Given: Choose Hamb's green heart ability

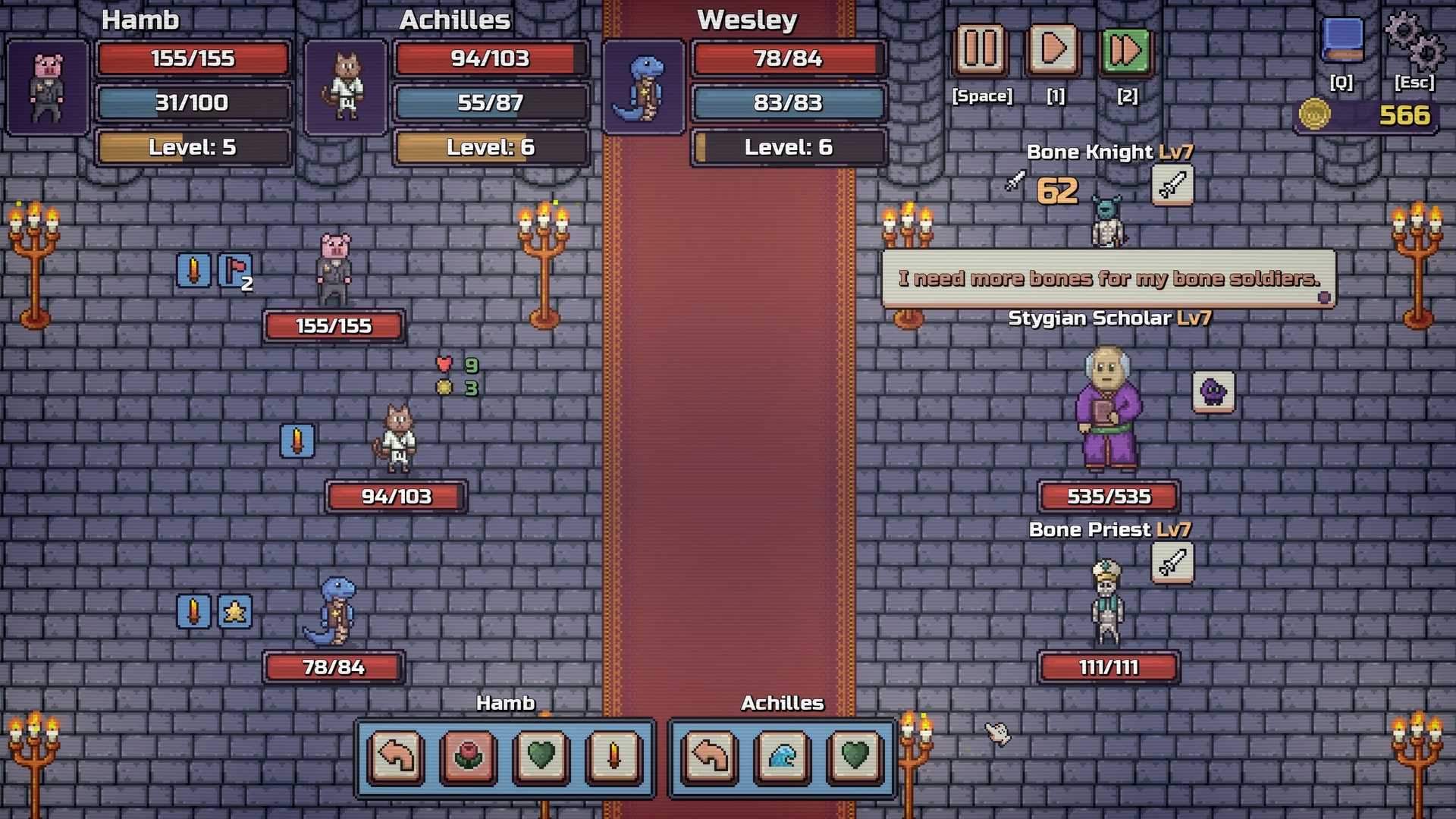Looking at the screenshot, I should pyautogui.click(x=541, y=756).
